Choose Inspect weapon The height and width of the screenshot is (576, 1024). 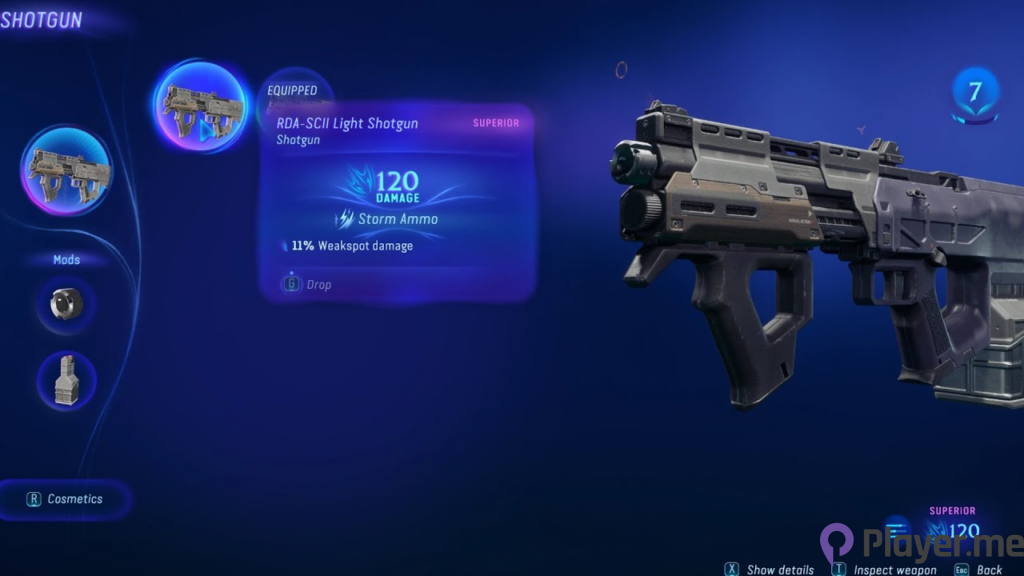tap(884, 570)
